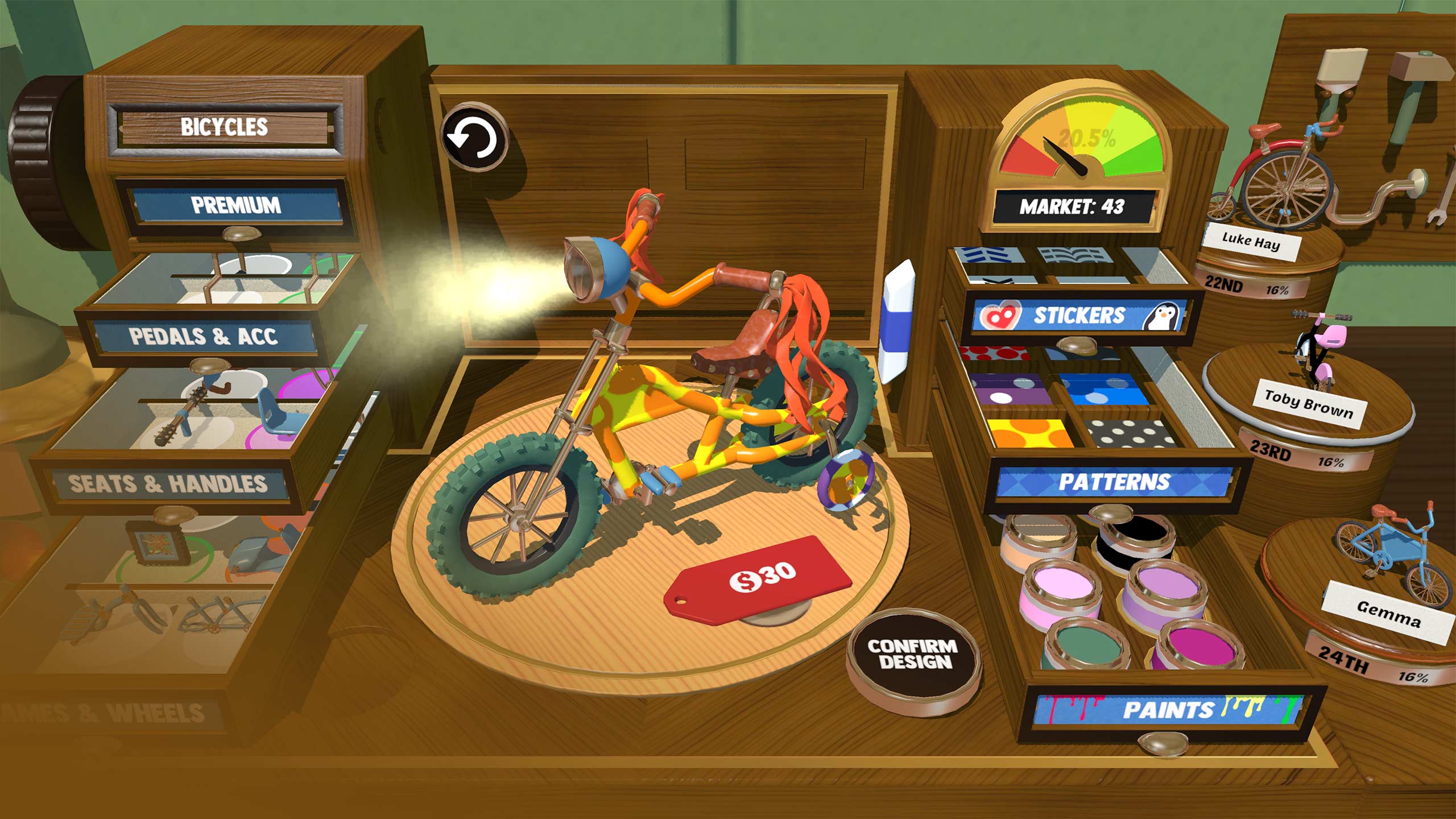Select the Paints drawer label

pyautogui.click(x=1167, y=709)
